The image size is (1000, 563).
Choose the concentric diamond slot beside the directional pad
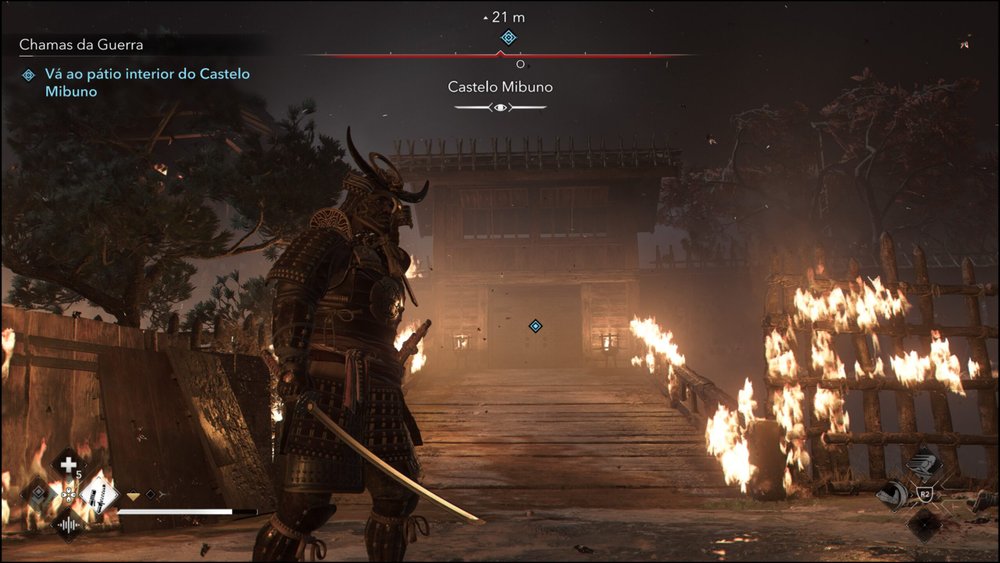(39, 493)
